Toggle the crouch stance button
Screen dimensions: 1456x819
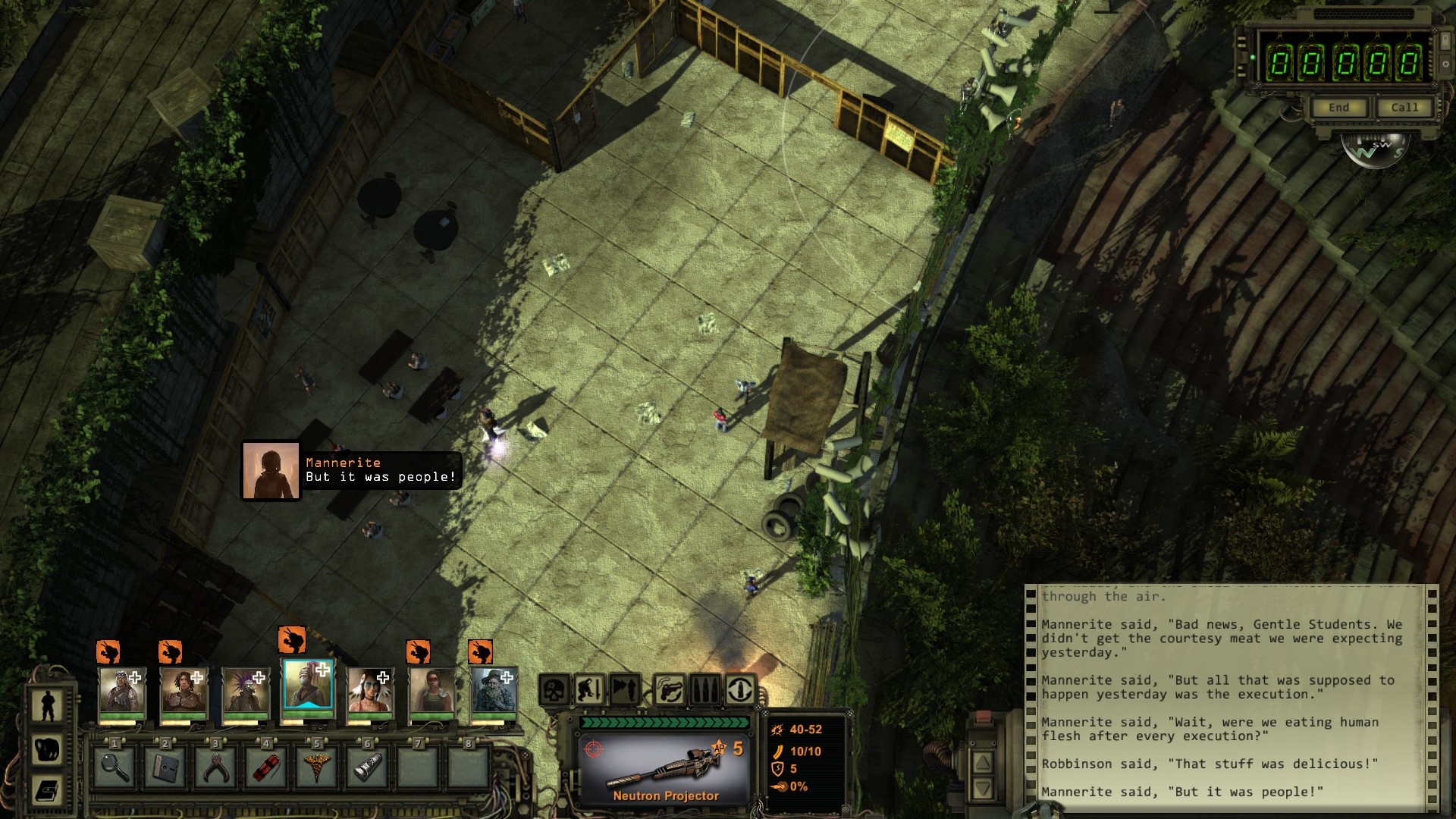tap(591, 690)
